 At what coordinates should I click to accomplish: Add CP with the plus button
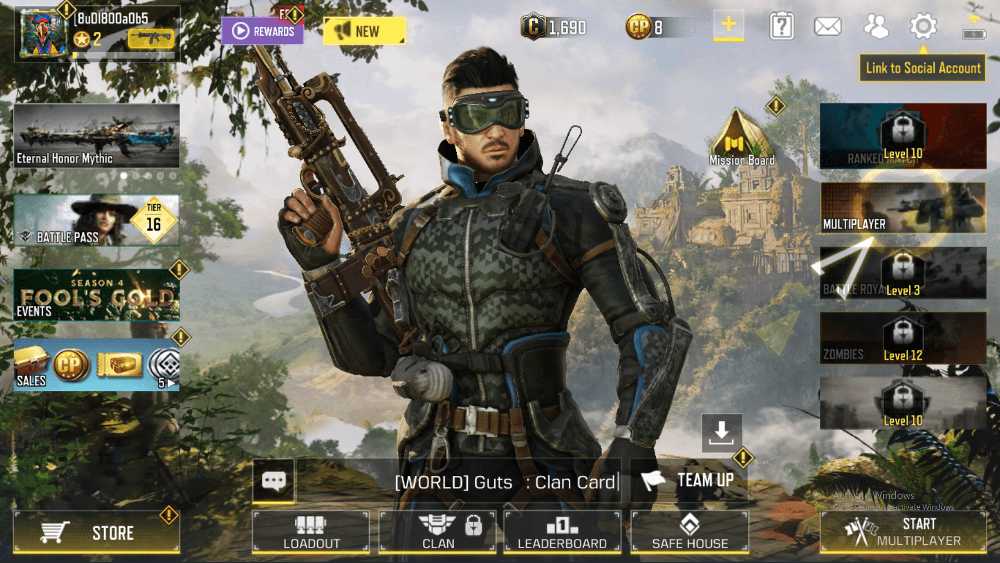pos(728,27)
